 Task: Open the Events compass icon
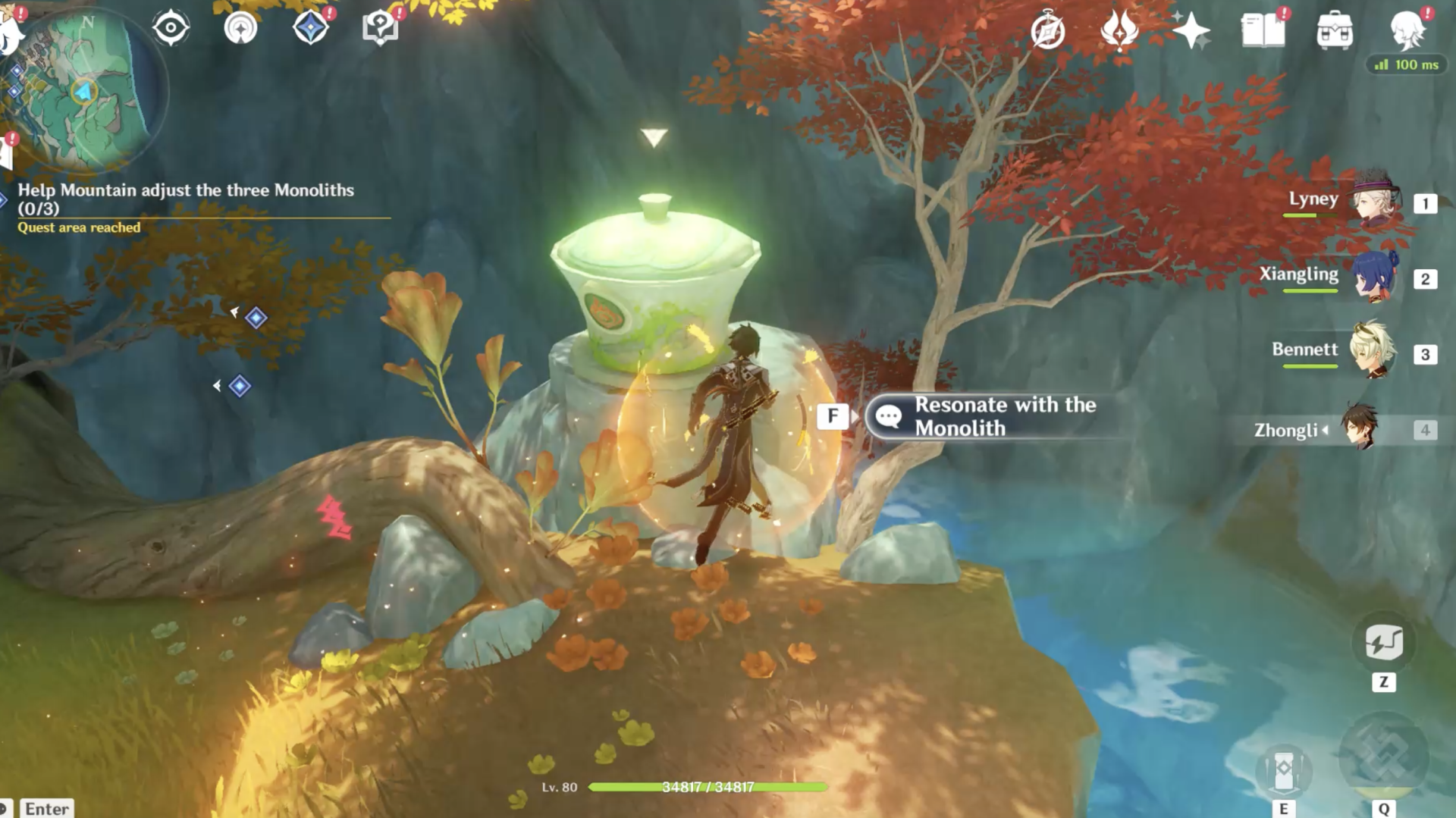coord(1048,31)
